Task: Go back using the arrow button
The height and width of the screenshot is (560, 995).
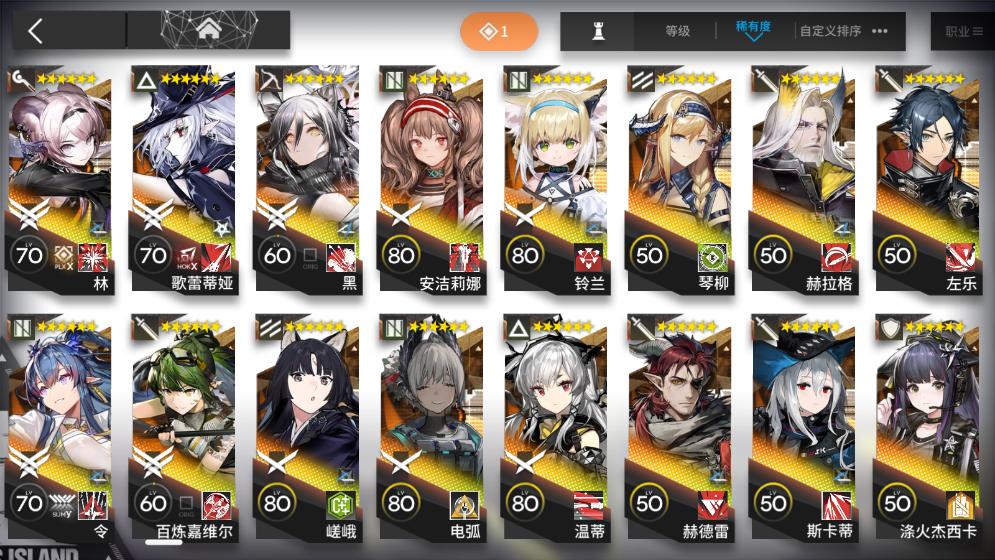Action: (x=36, y=31)
